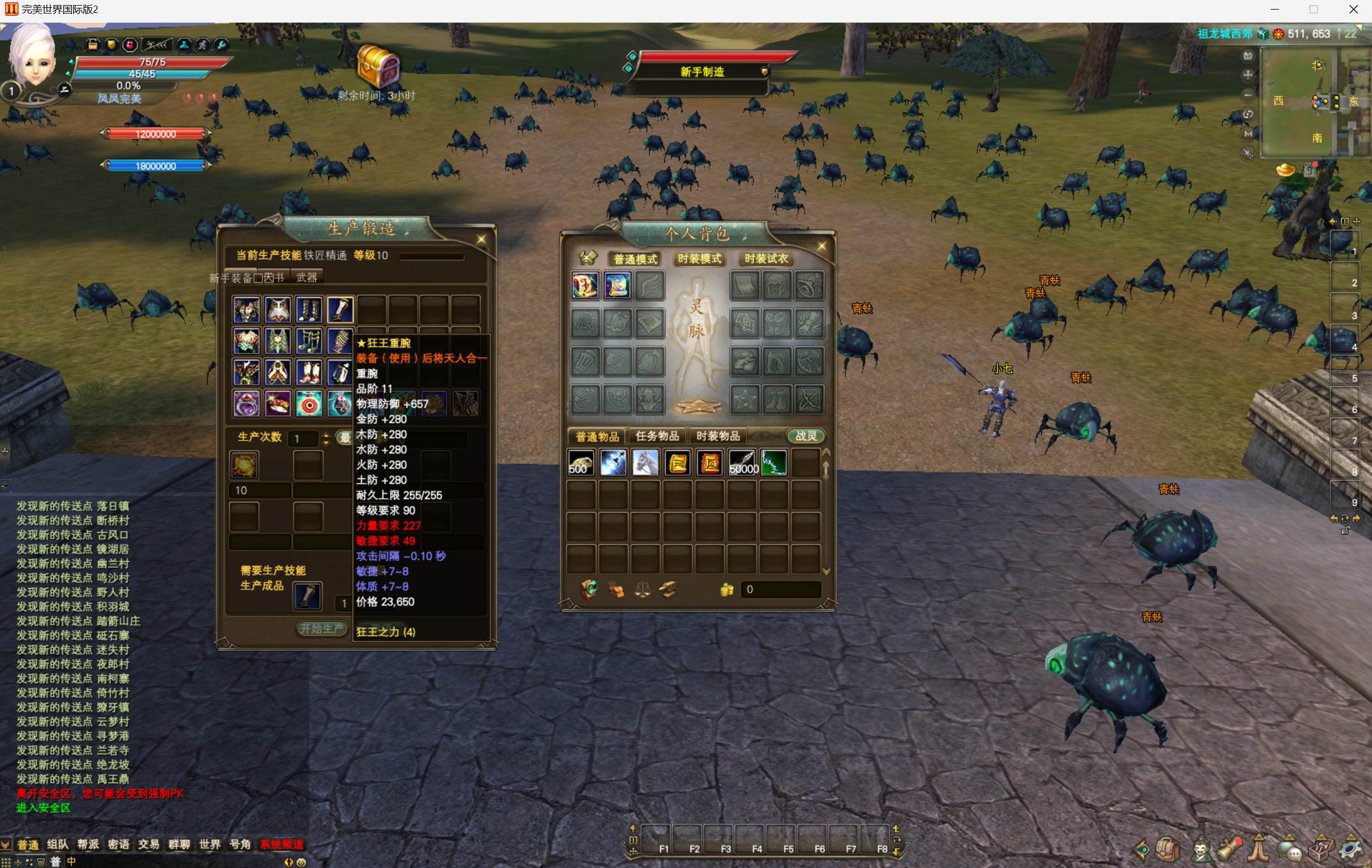Image resolution: width=1372 pixels, height=868 pixels.
Task: Click the 战灵 button
Action: (x=805, y=437)
